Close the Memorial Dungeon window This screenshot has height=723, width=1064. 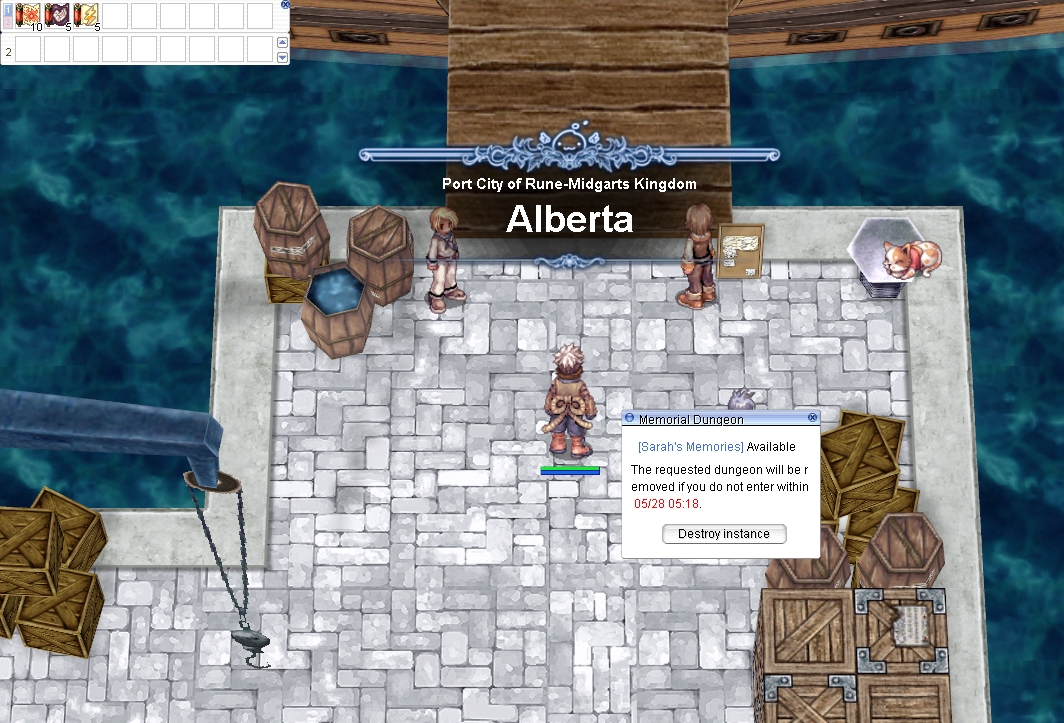pos(812,417)
